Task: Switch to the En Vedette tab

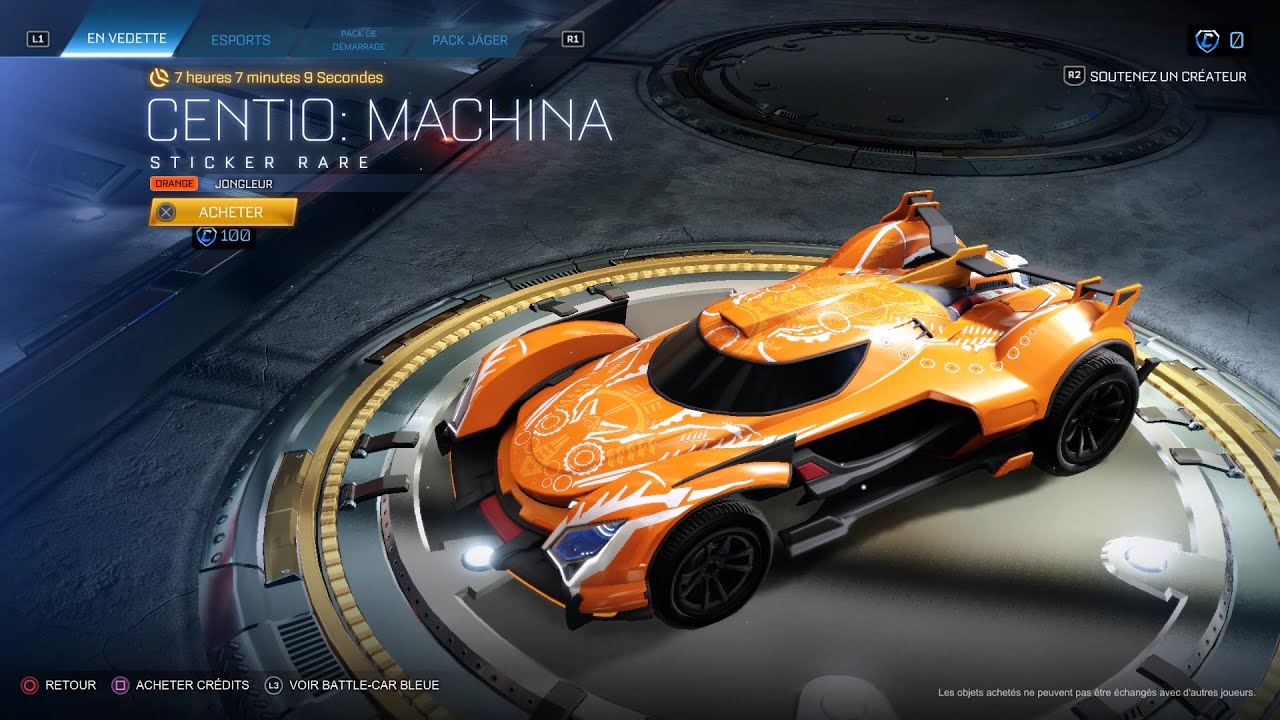Action: pos(126,40)
